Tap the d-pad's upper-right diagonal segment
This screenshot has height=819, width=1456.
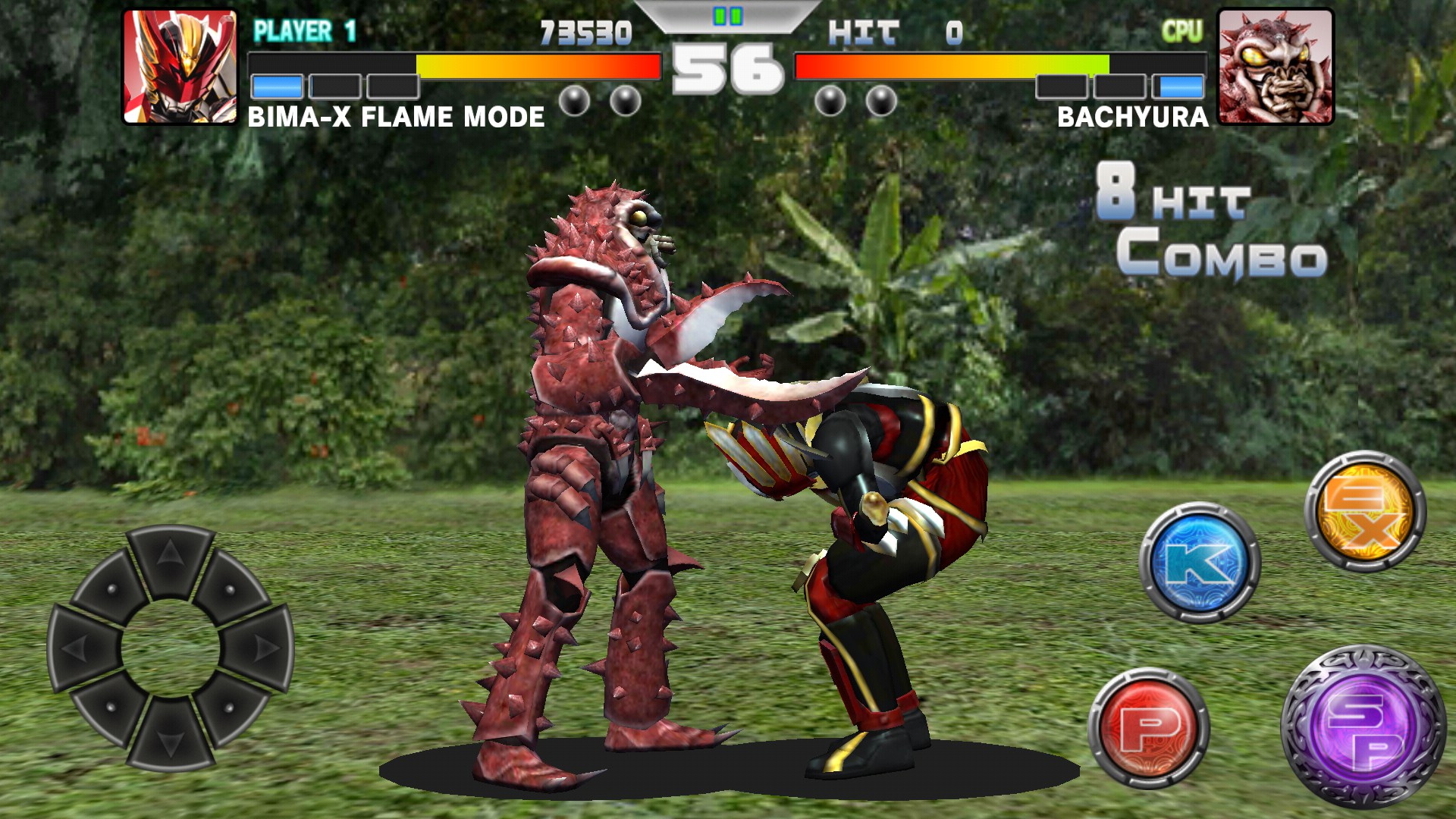point(231,588)
